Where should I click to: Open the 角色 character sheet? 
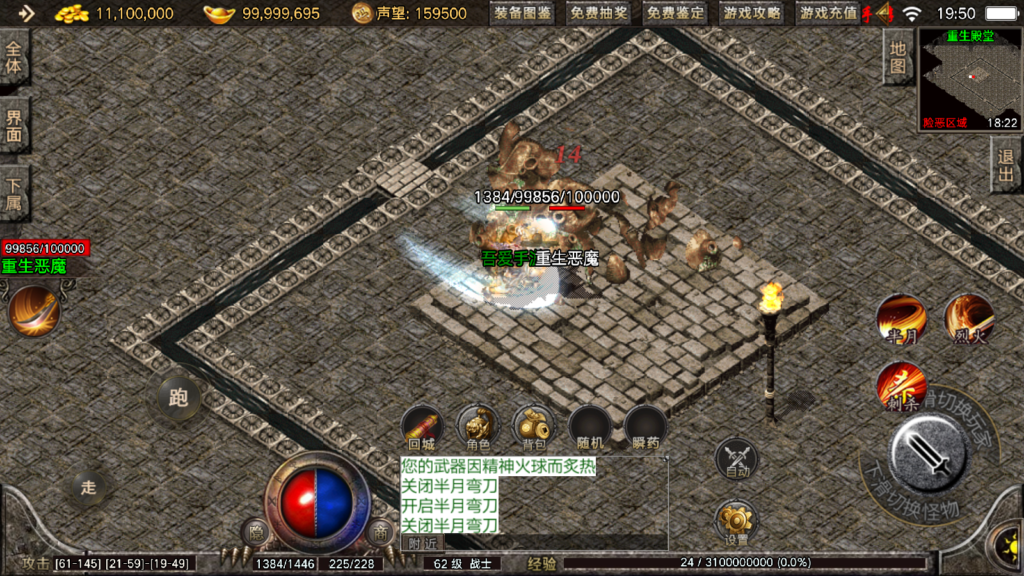[x=478, y=427]
